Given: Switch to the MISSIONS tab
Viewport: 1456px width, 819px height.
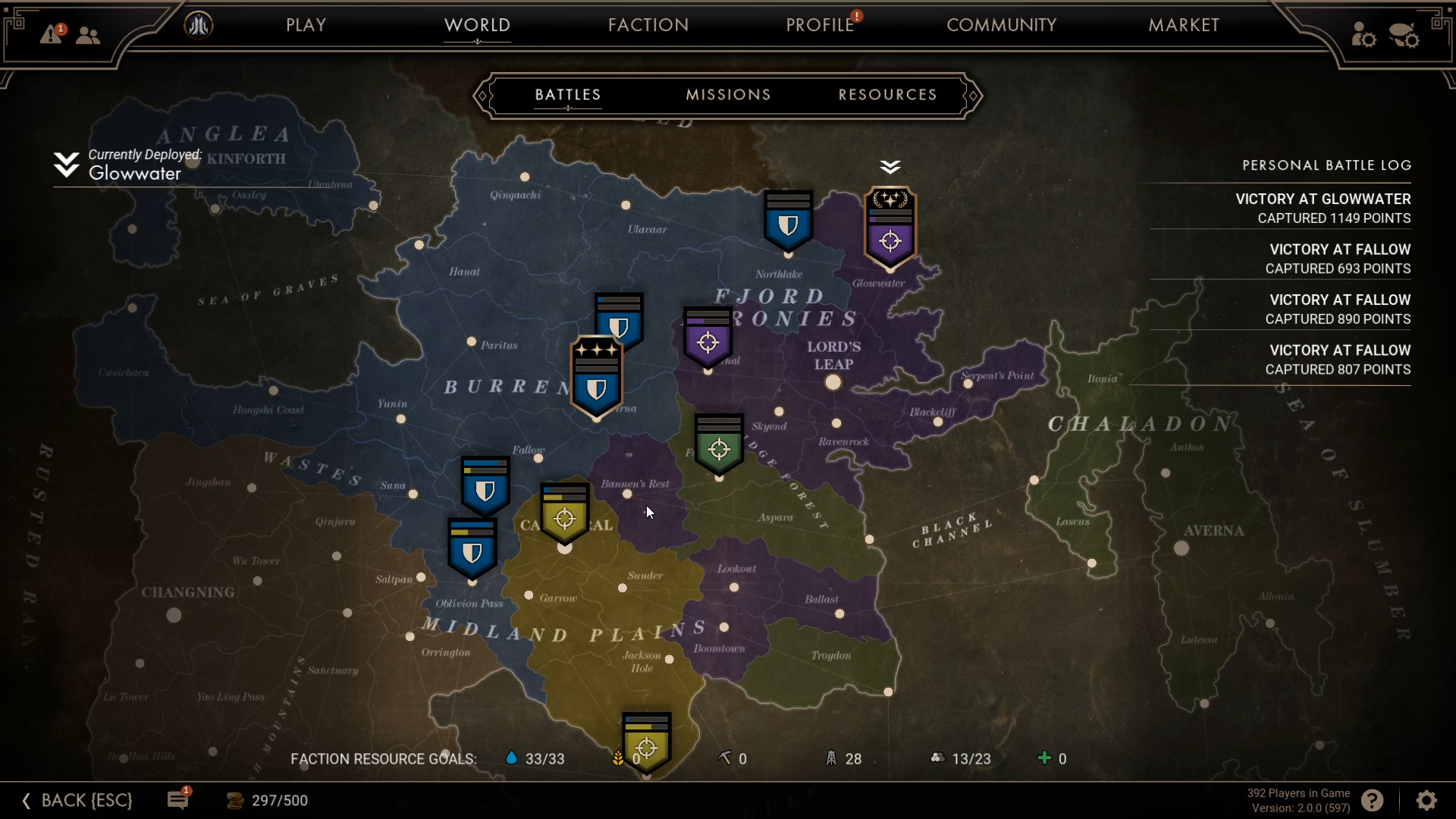Looking at the screenshot, I should (x=728, y=95).
